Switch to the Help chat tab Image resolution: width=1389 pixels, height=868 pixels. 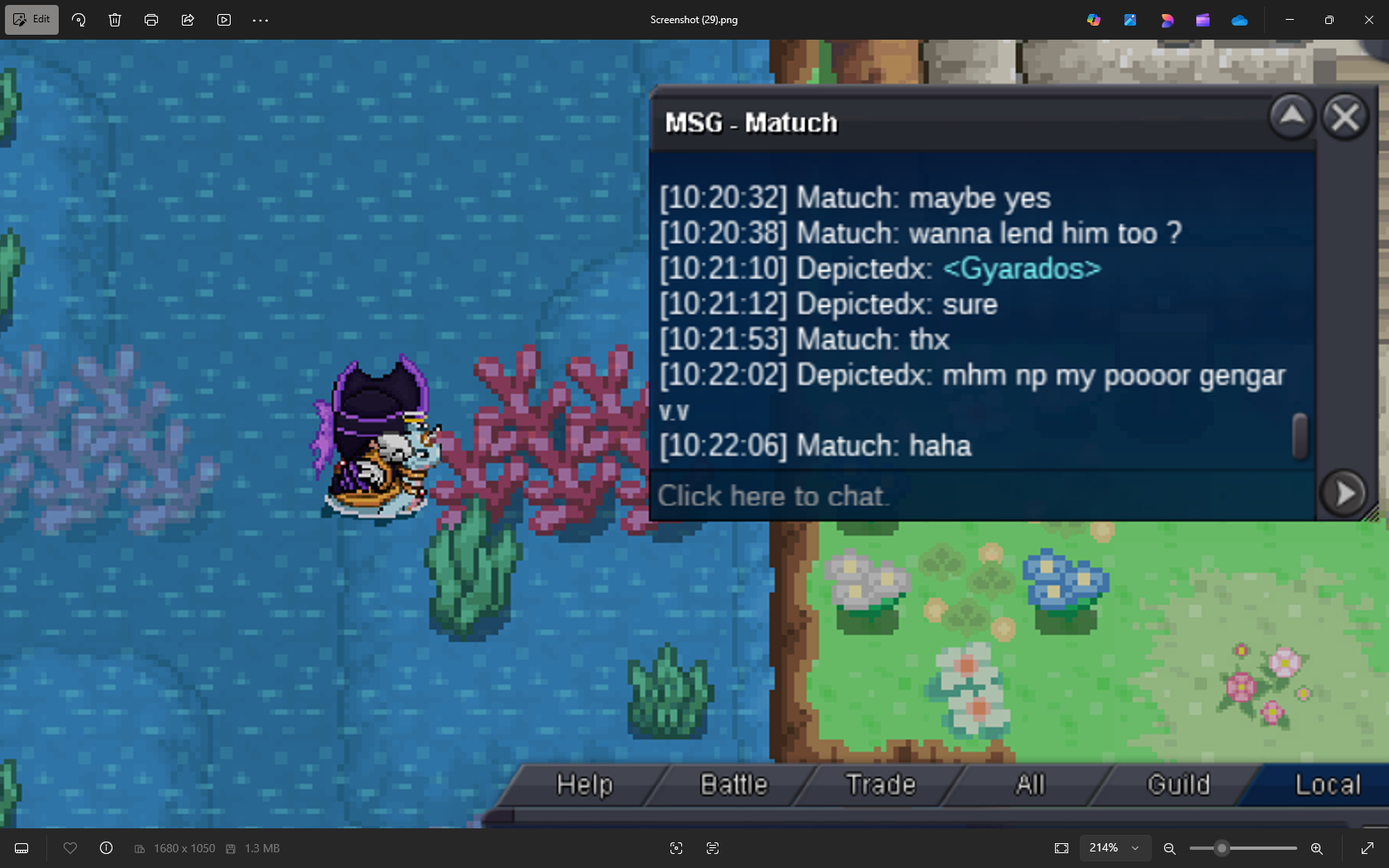point(585,785)
